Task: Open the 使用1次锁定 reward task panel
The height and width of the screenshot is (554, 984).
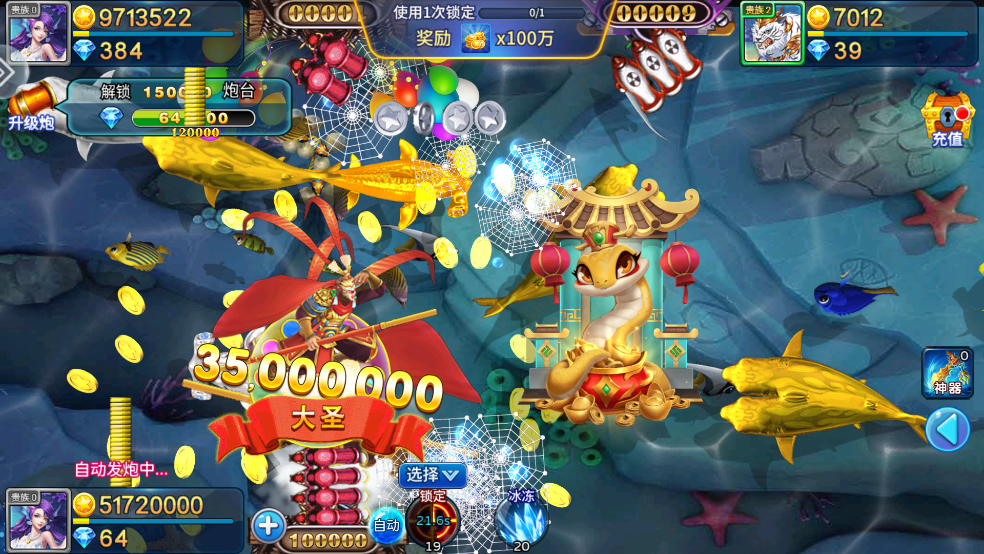Action: (x=485, y=28)
